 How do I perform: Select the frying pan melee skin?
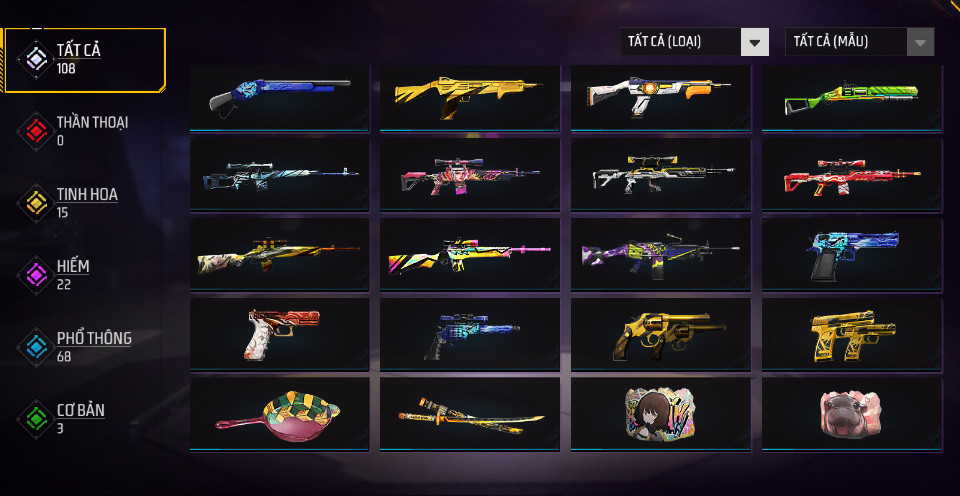pyautogui.click(x=280, y=412)
